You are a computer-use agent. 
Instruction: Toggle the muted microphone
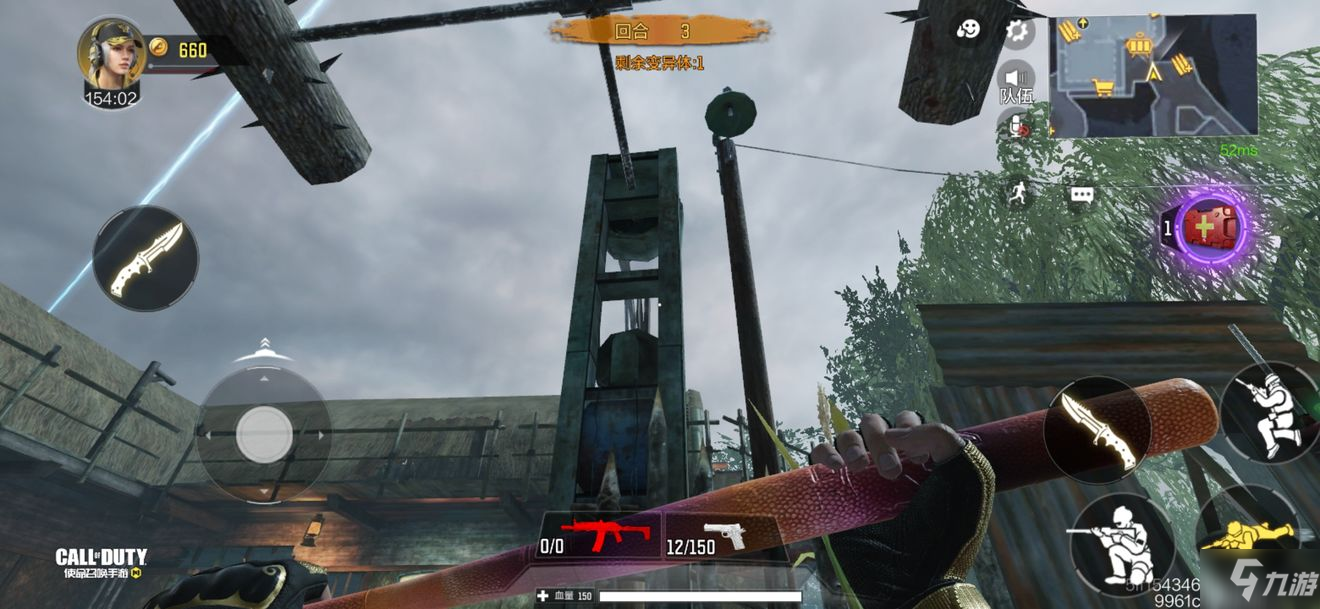pos(1017,126)
